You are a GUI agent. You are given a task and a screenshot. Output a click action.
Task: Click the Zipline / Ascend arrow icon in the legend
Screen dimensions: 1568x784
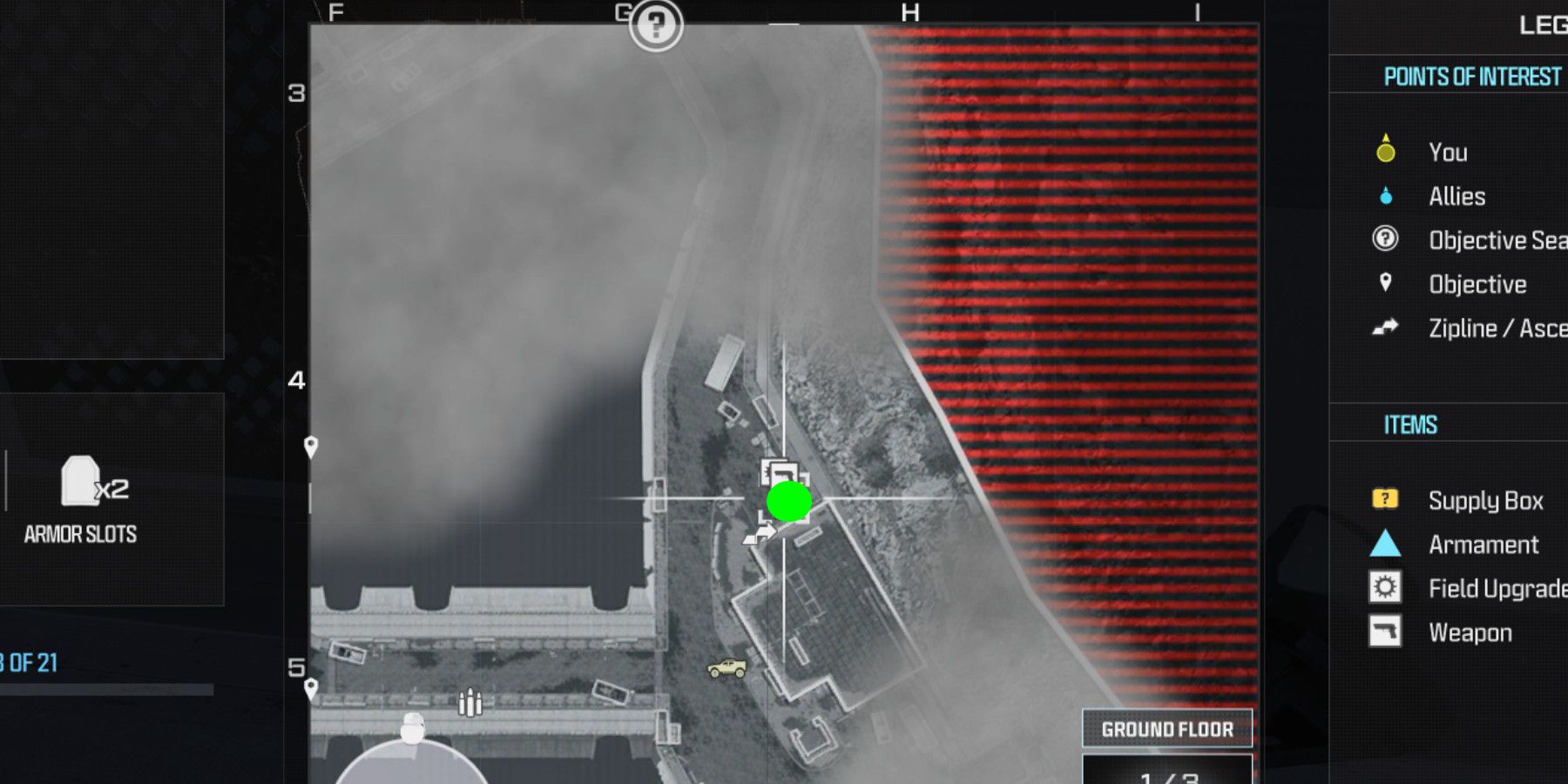pos(1387,328)
